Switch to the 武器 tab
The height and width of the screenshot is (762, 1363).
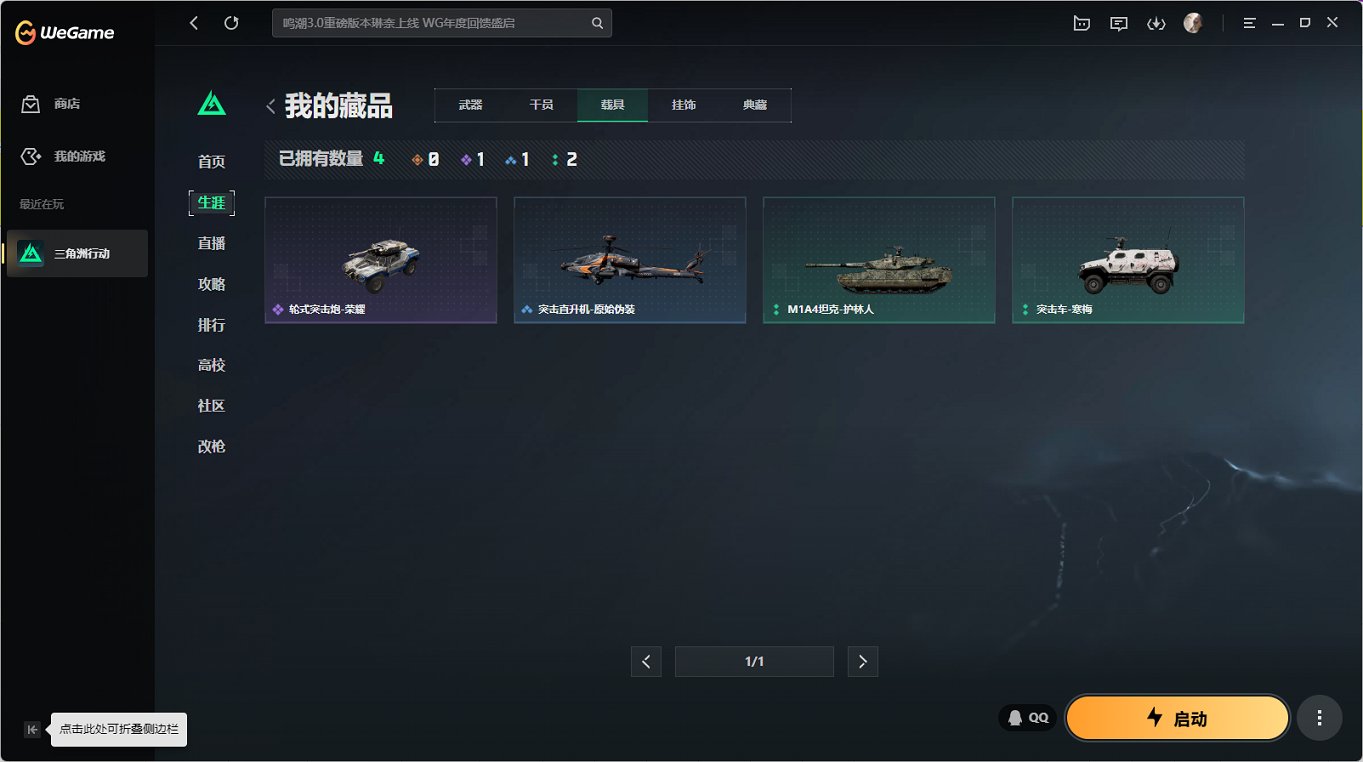[x=470, y=104]
